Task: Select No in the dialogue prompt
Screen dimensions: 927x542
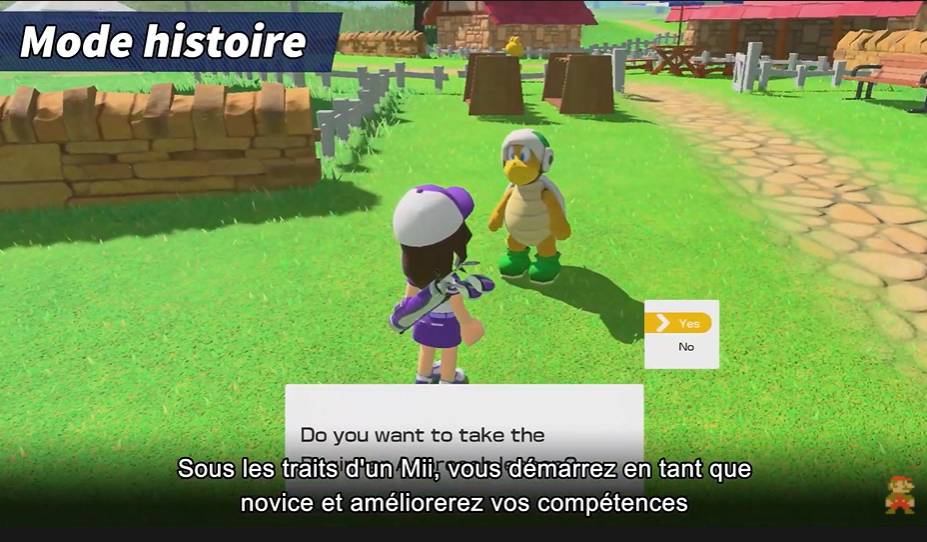Action: tap(685, 347)
